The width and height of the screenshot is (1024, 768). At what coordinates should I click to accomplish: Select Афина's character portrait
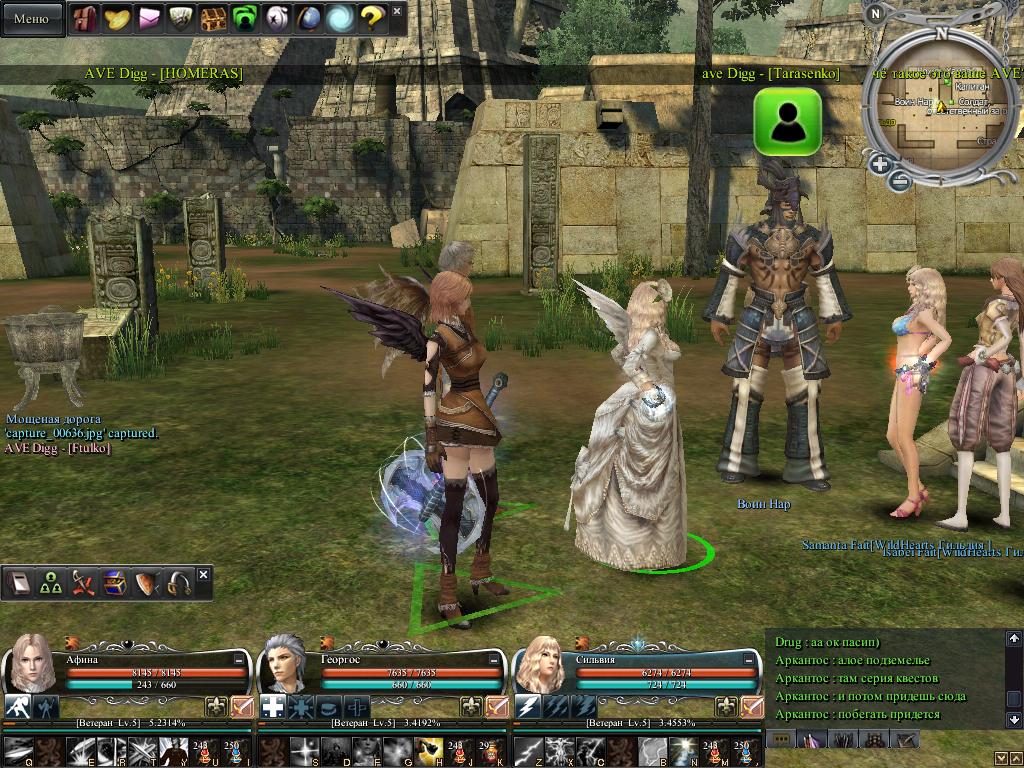tap(30, 663)
